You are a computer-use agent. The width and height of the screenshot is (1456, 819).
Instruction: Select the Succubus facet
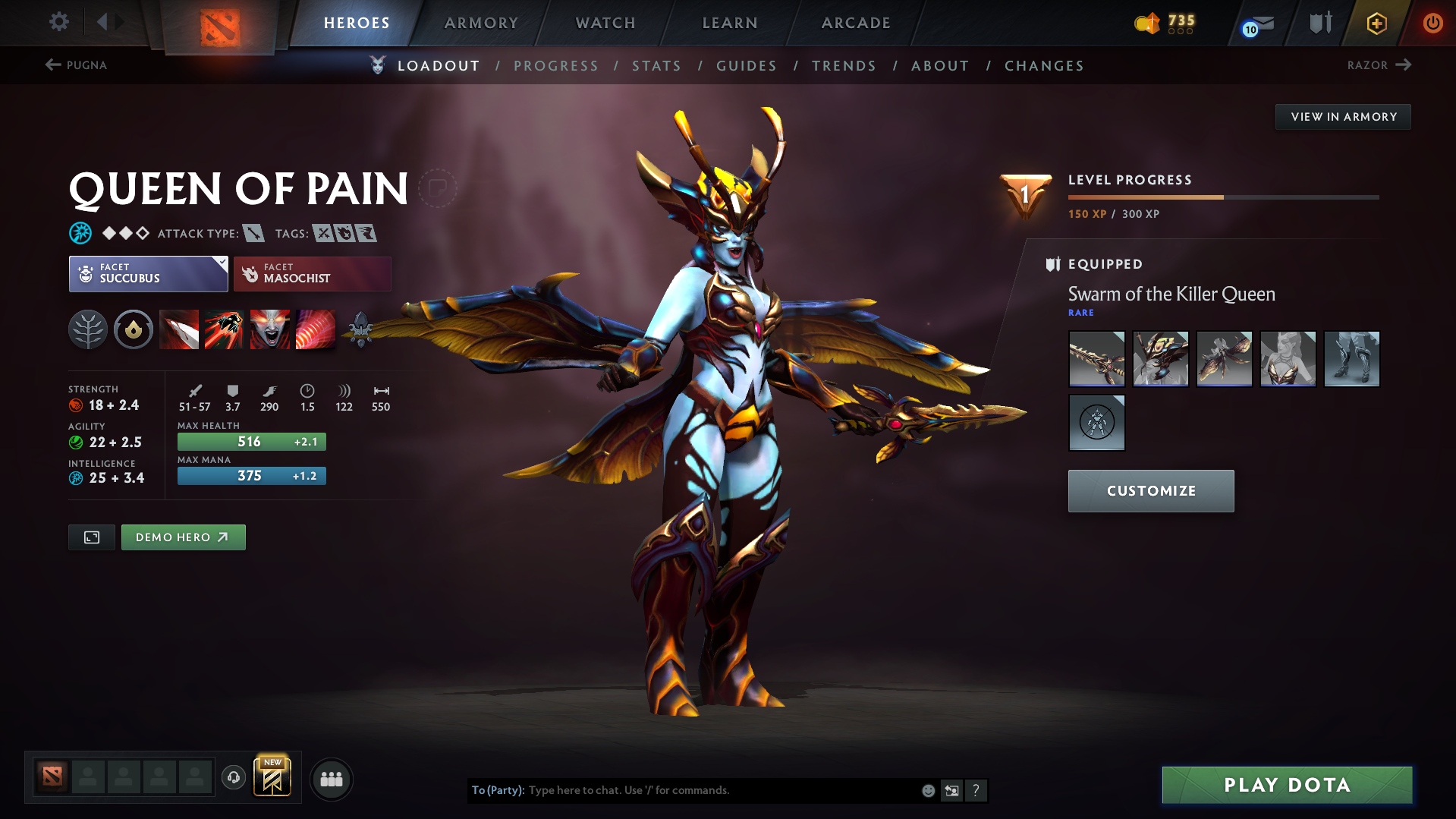[148, 273]
